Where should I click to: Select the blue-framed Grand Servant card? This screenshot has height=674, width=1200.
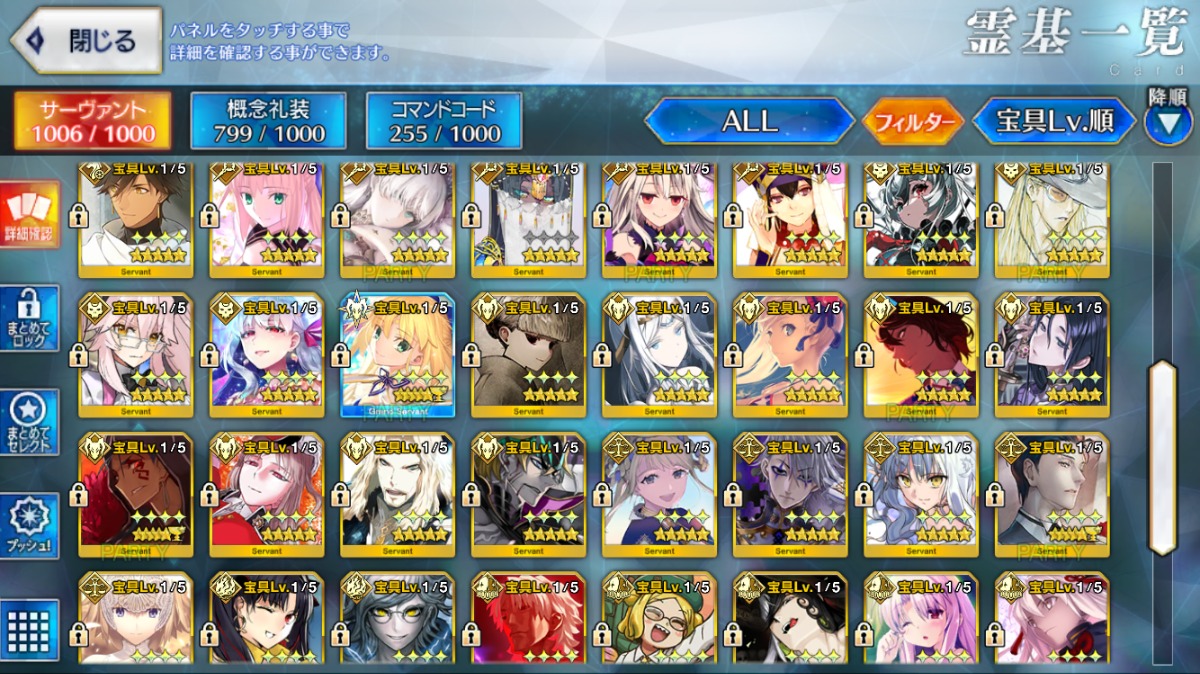[398, 354]
